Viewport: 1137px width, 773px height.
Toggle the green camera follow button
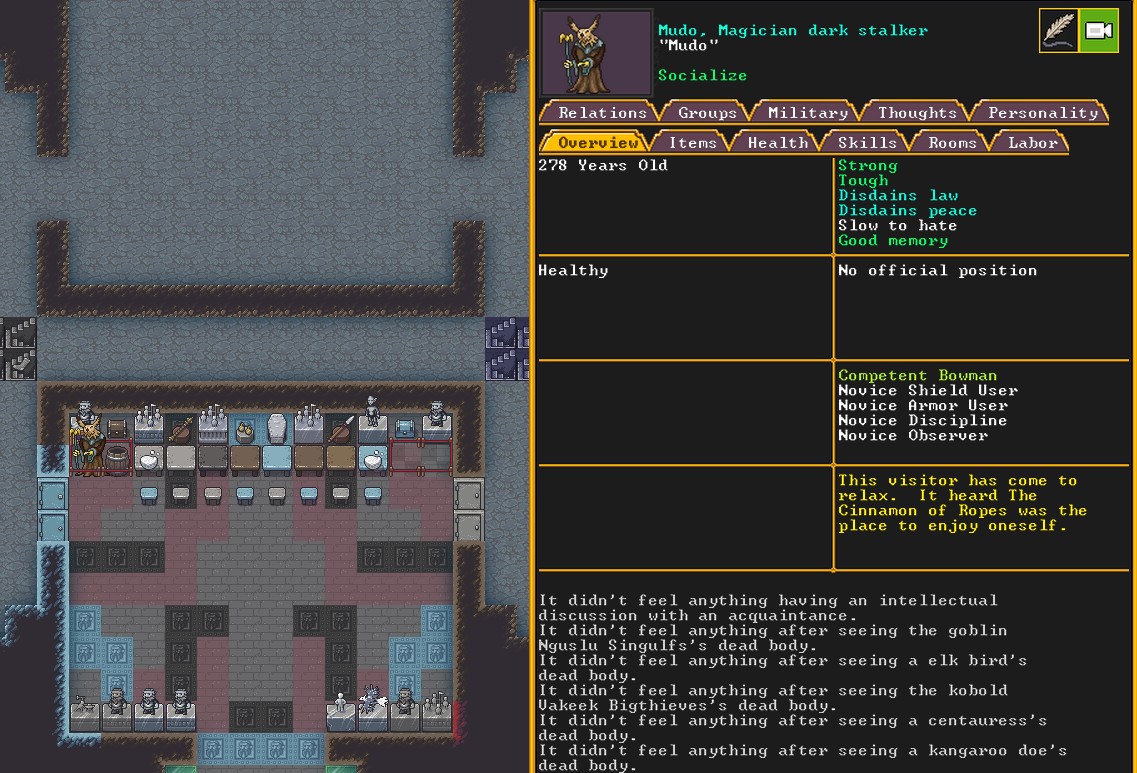[1099, 31]
